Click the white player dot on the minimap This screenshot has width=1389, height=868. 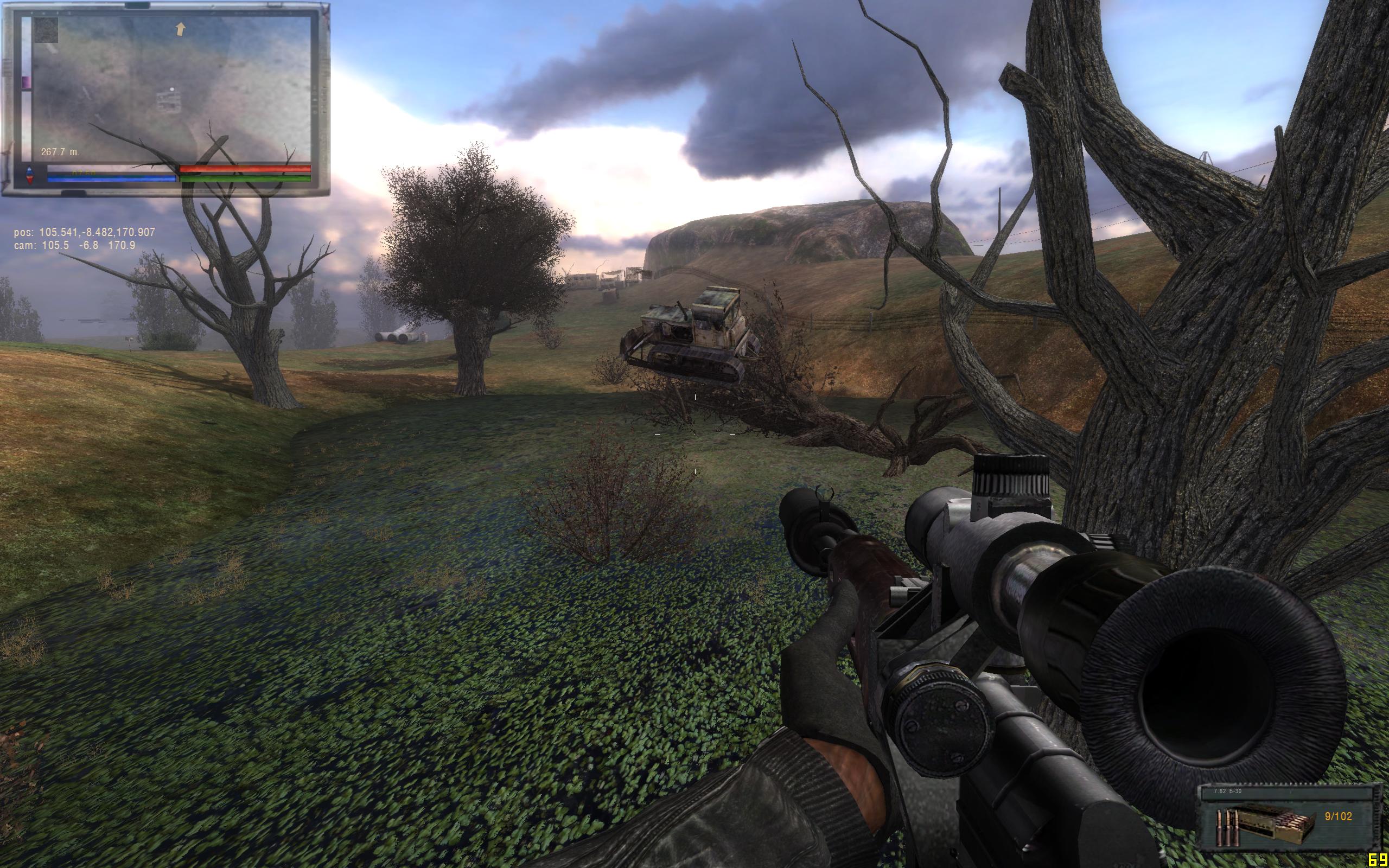point(171,90)
